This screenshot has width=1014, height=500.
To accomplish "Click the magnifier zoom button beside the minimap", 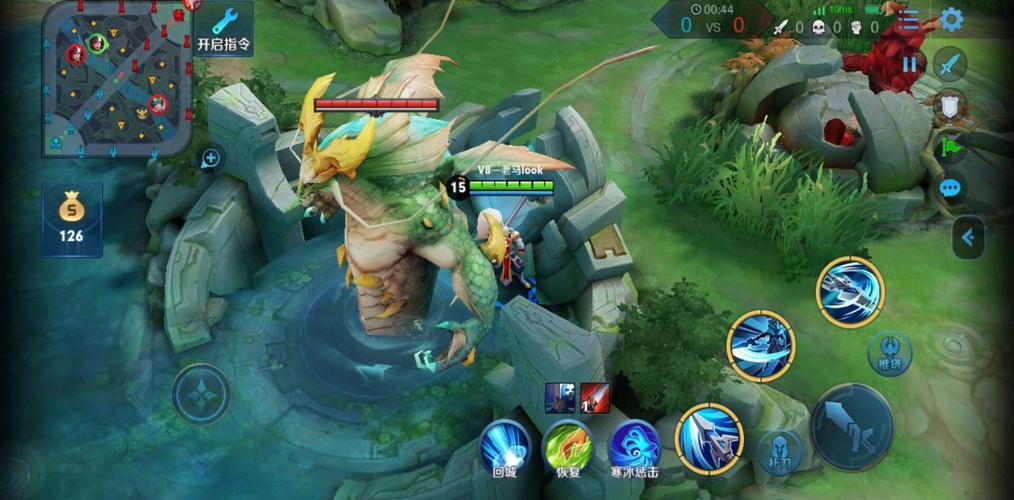I will click(x=211, y=157).
